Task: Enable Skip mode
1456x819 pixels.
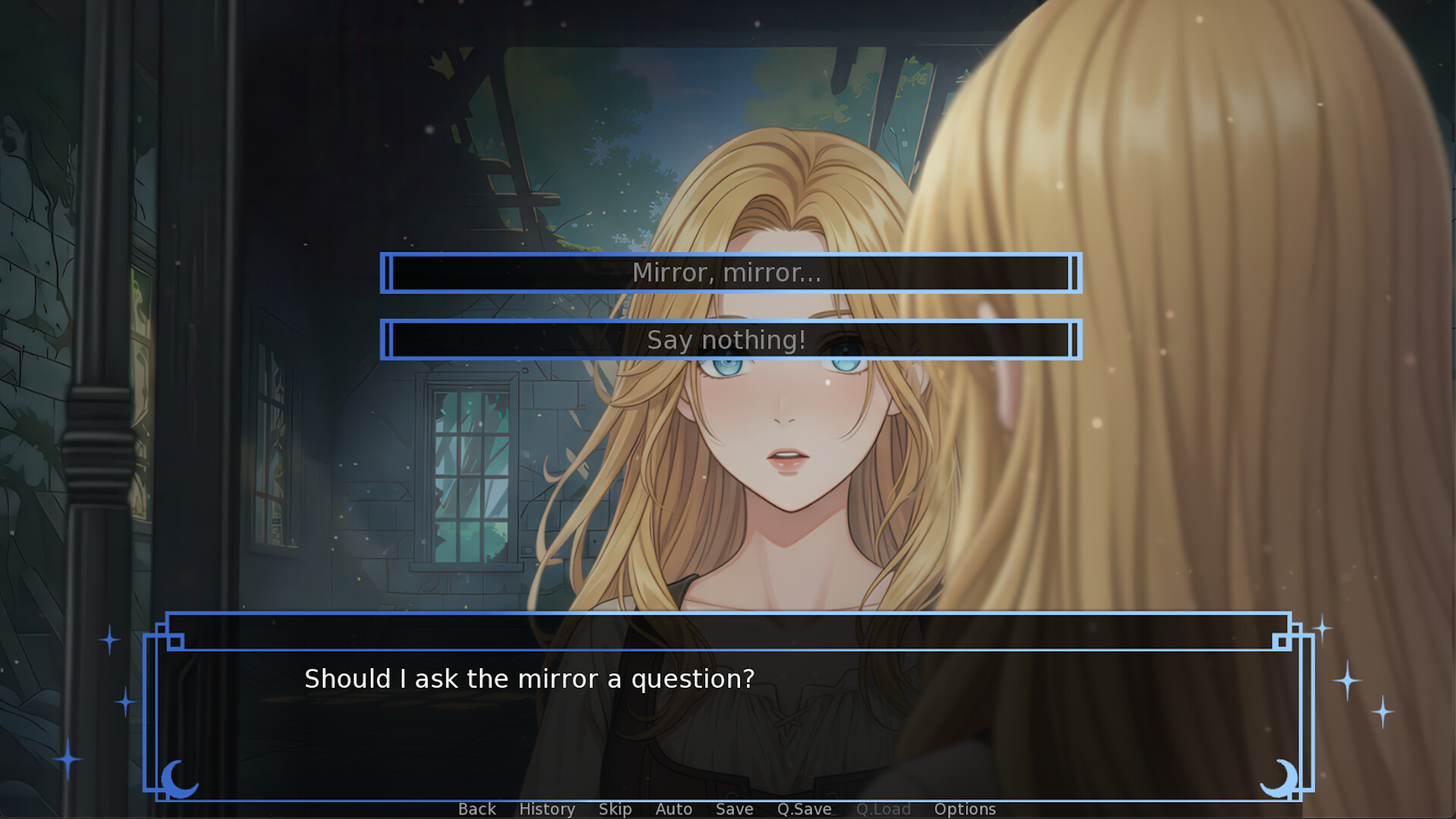Action: point(615,808)
